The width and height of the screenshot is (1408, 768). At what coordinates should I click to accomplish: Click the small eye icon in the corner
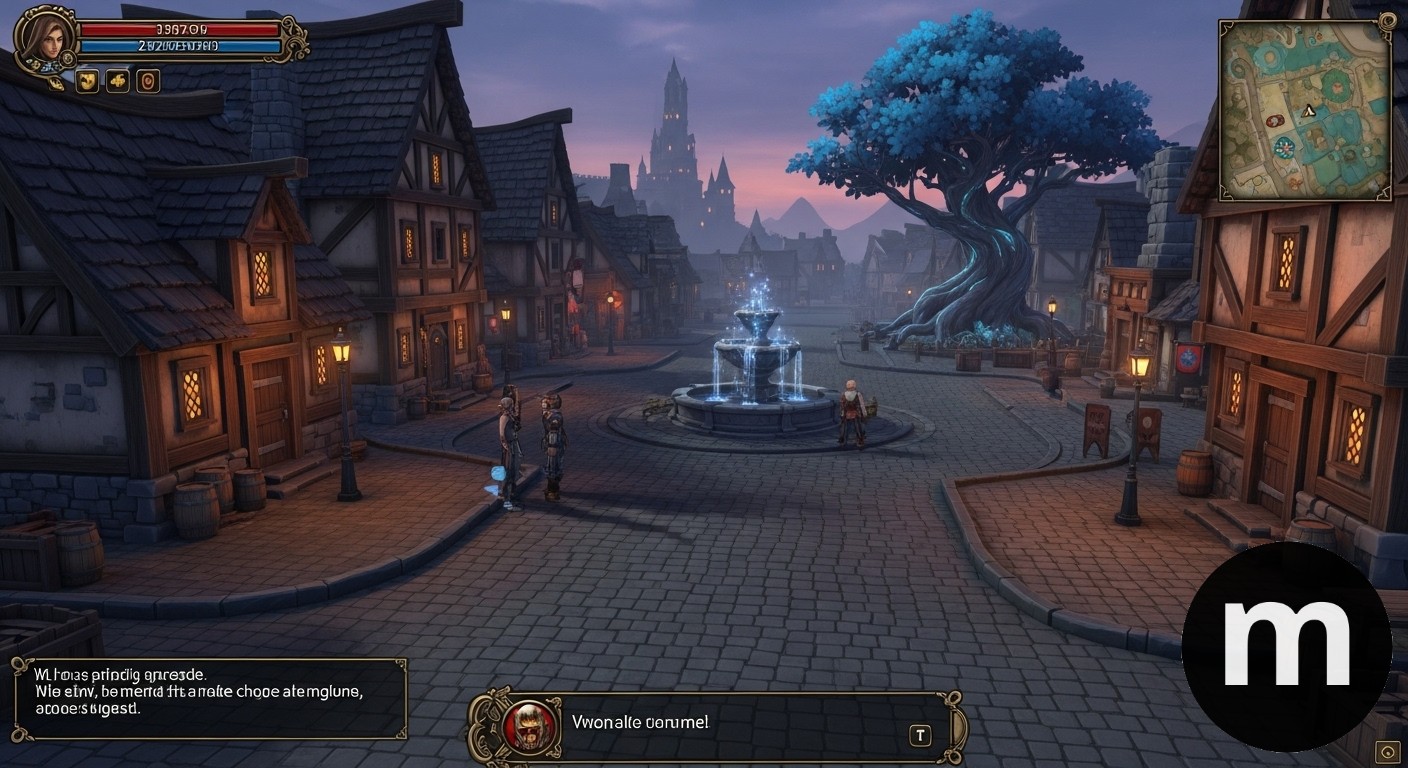tap(1386, 751)
